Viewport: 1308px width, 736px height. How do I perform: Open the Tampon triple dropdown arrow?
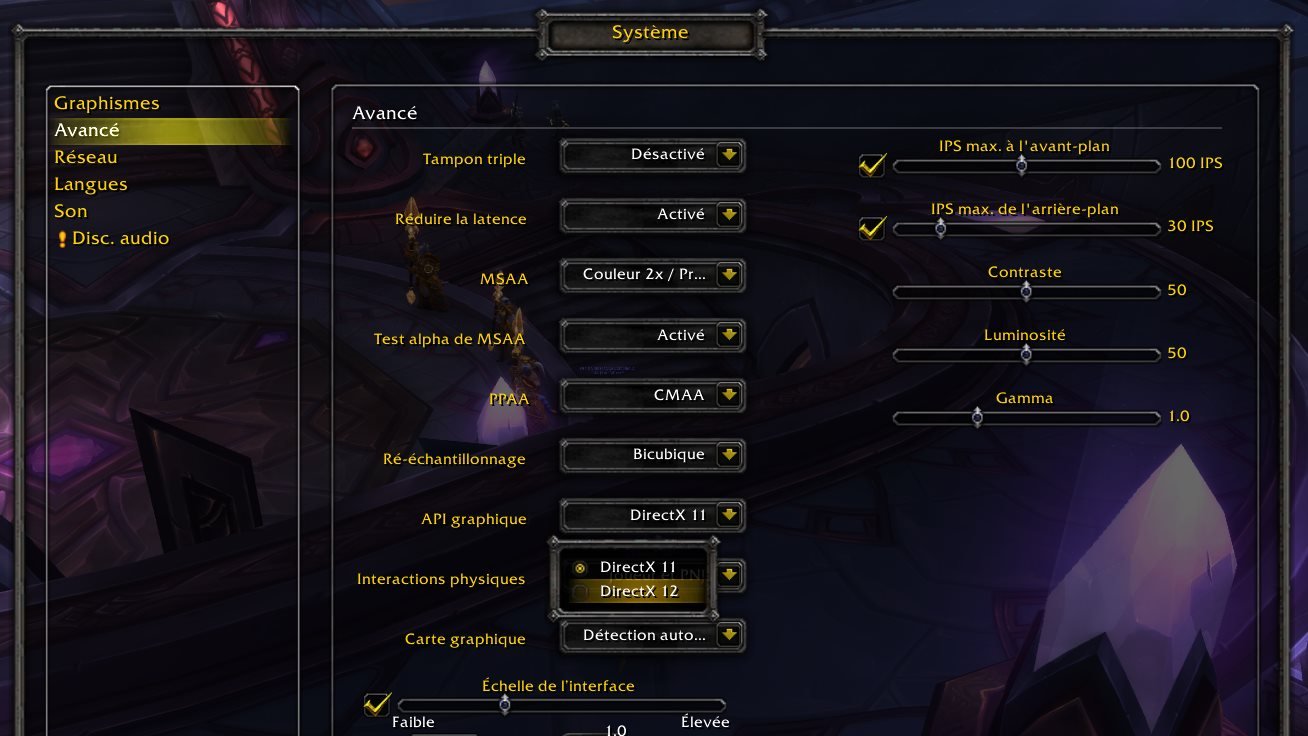click(x=730, y=155)
